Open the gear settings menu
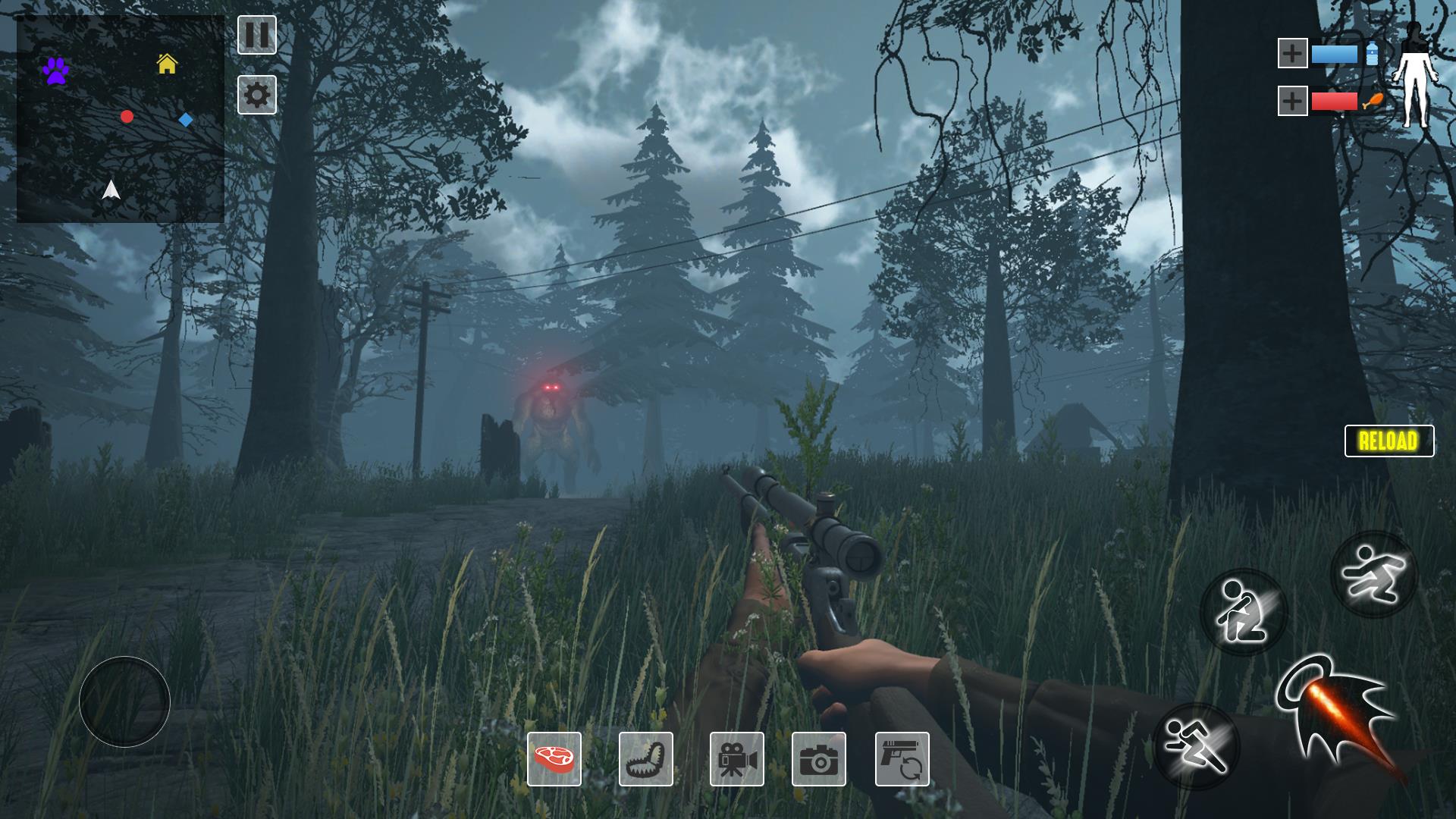 (257, 95)
